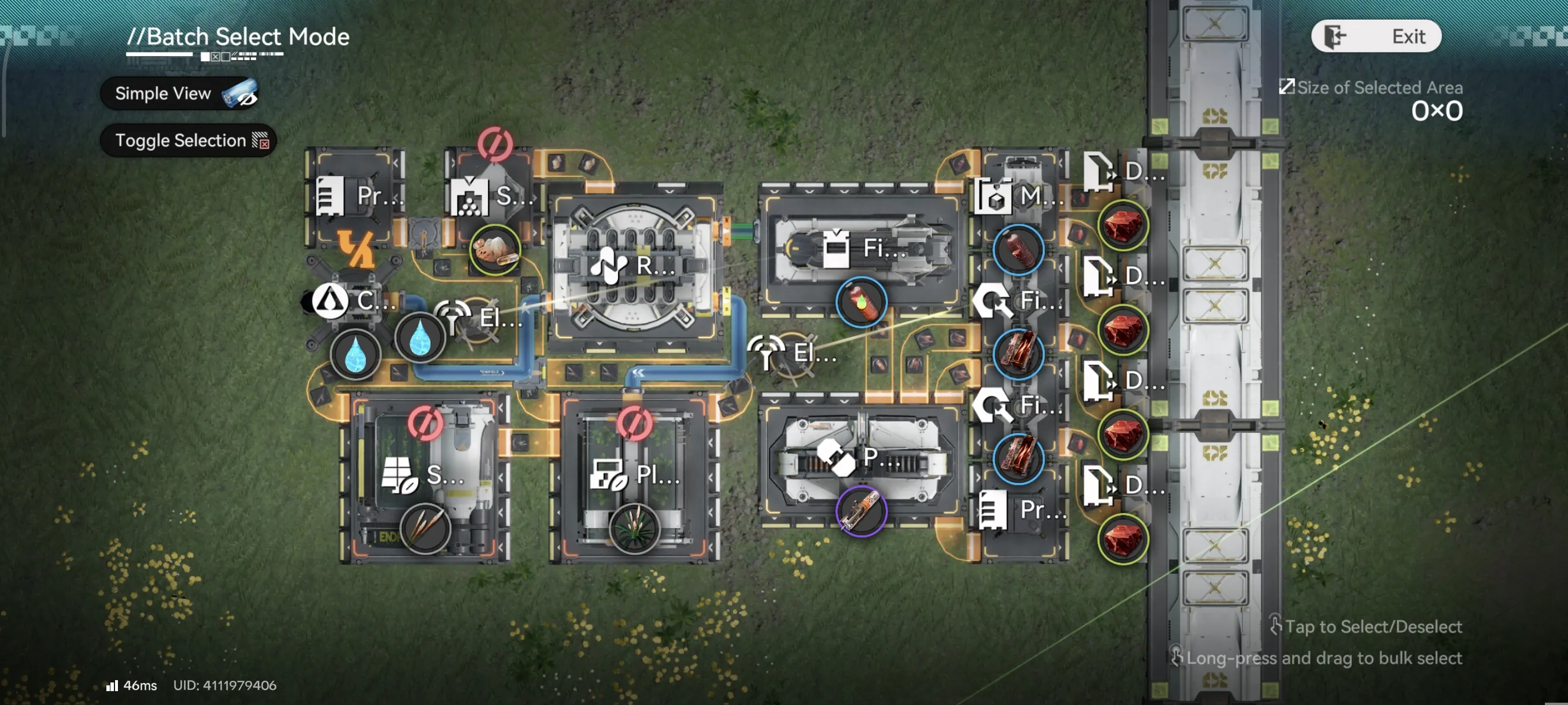Select the 'P...' packaging machine

(x=860, y=458)
